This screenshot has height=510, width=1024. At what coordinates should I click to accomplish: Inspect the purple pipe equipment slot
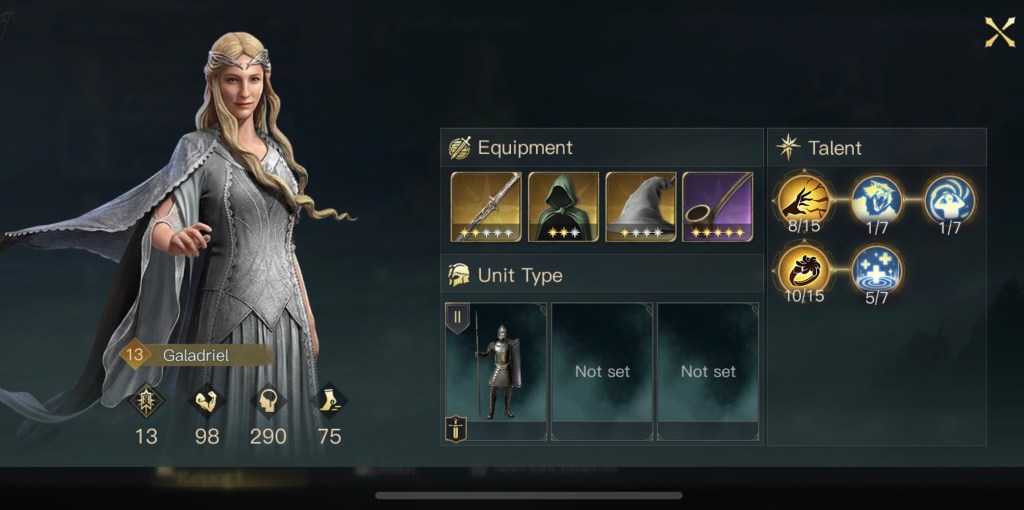point(718,206)
